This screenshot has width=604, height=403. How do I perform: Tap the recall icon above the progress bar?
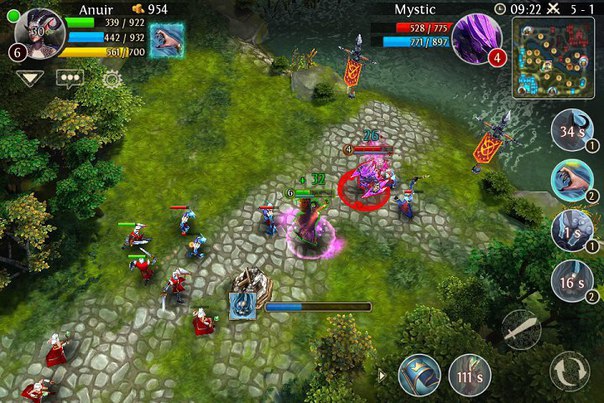click(x=241, y=305)
